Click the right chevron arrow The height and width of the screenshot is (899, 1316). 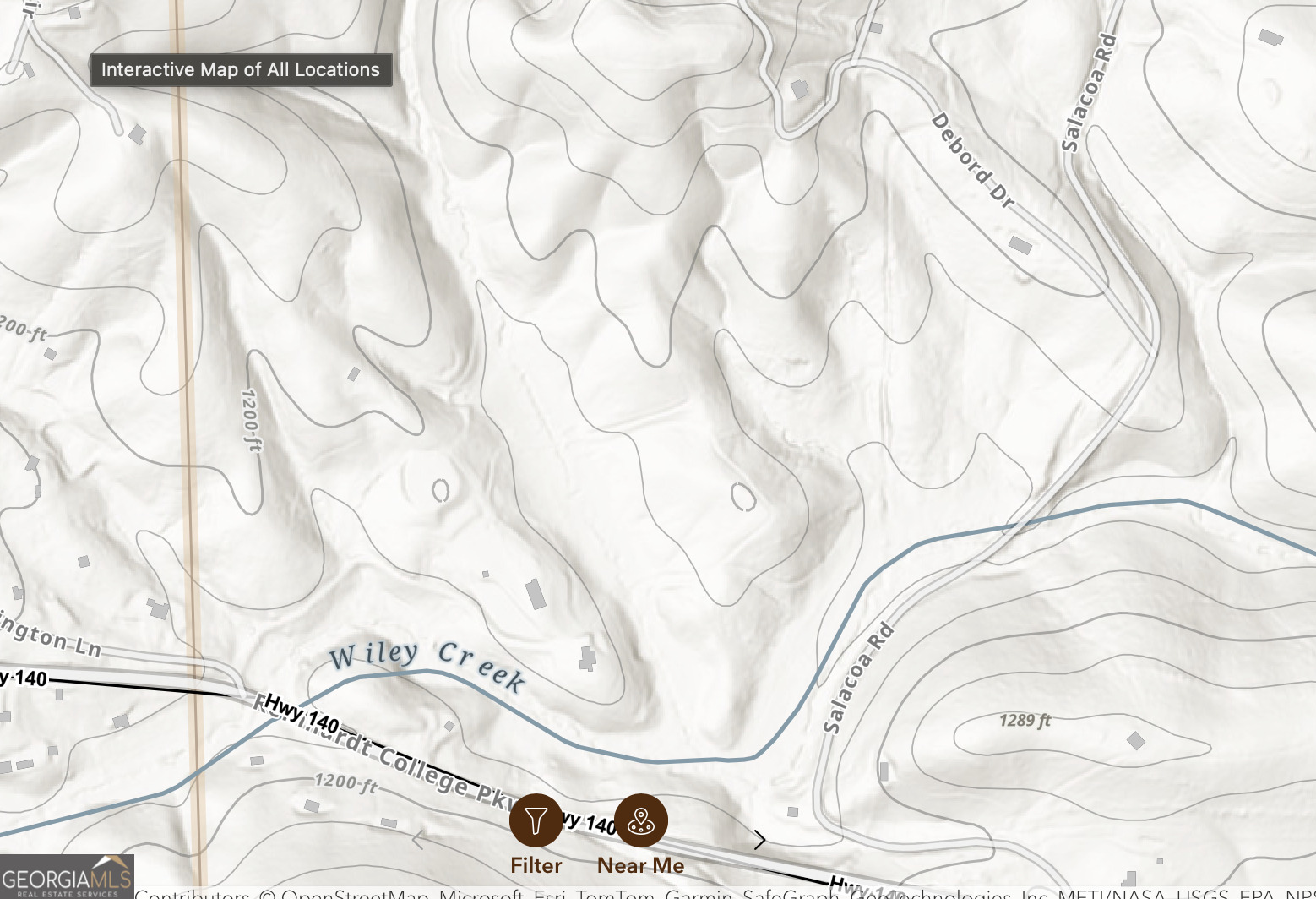759,840
